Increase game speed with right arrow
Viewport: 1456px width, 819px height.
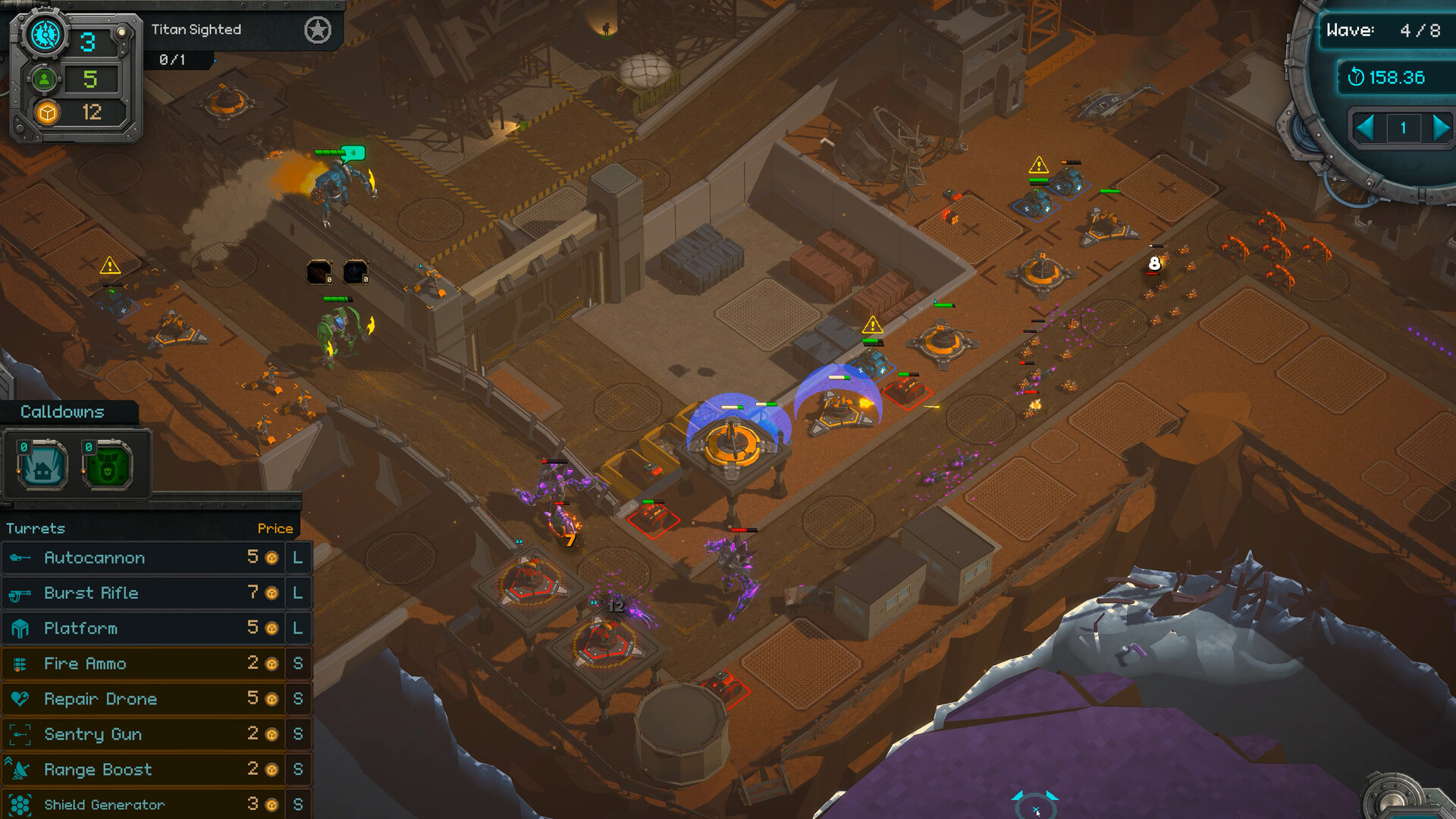(x=1440, y=127)
